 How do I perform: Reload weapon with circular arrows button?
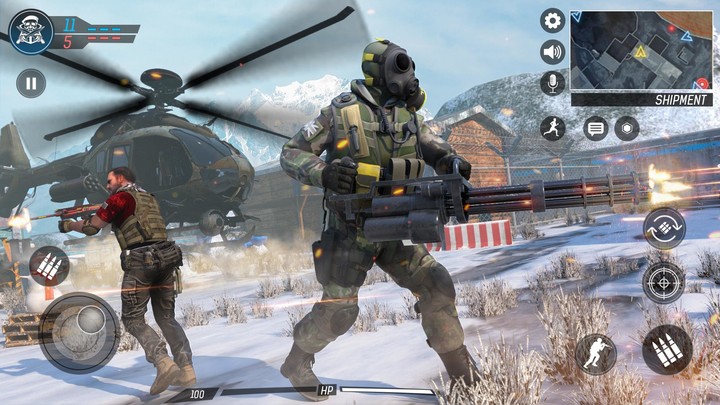click(664, 228)
